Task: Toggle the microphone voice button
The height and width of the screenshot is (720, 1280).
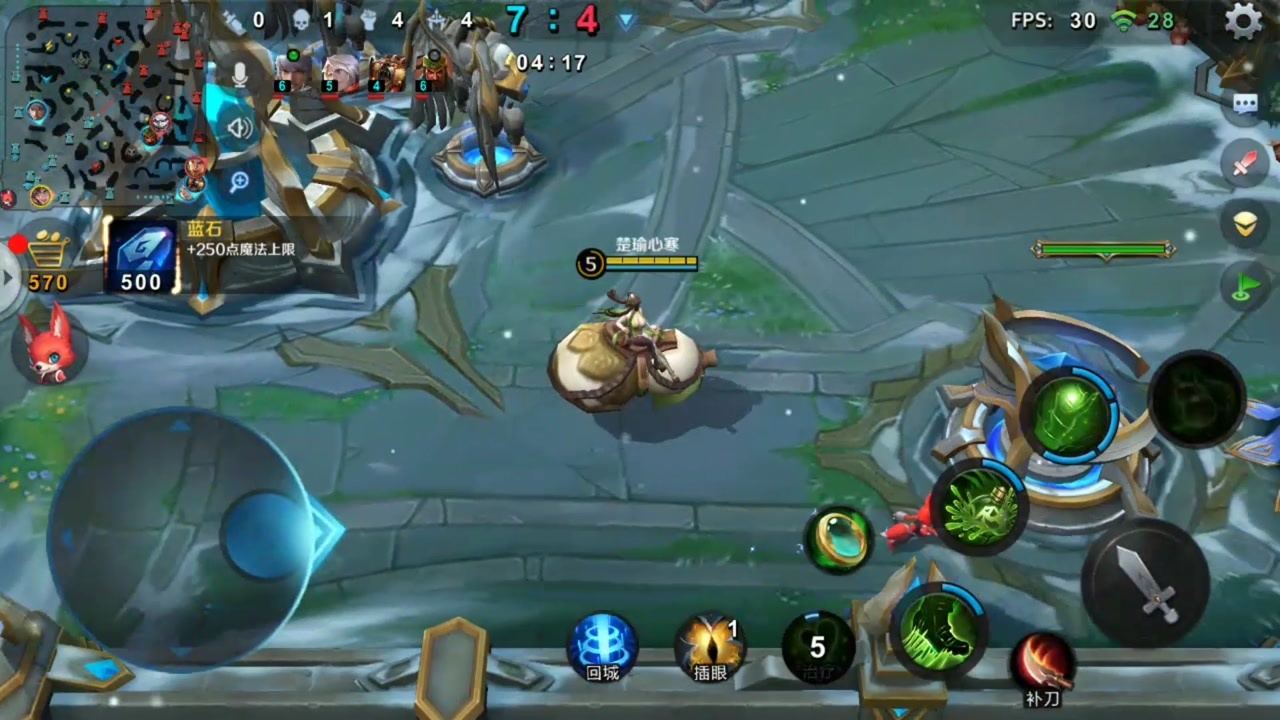Action: tap(239, 75)
